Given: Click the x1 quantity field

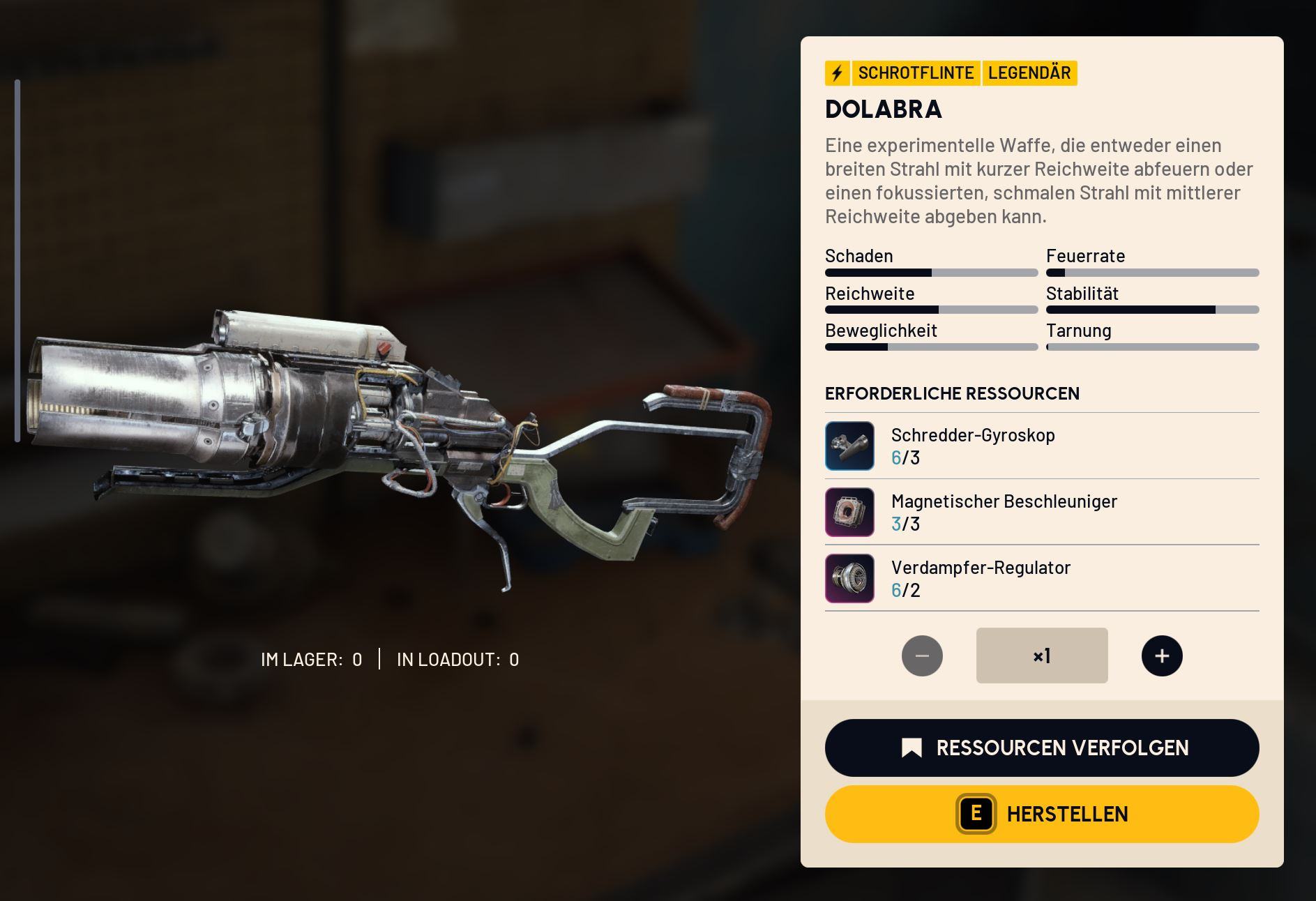Looking at the screenshot, I should (x=1041, y=656).
